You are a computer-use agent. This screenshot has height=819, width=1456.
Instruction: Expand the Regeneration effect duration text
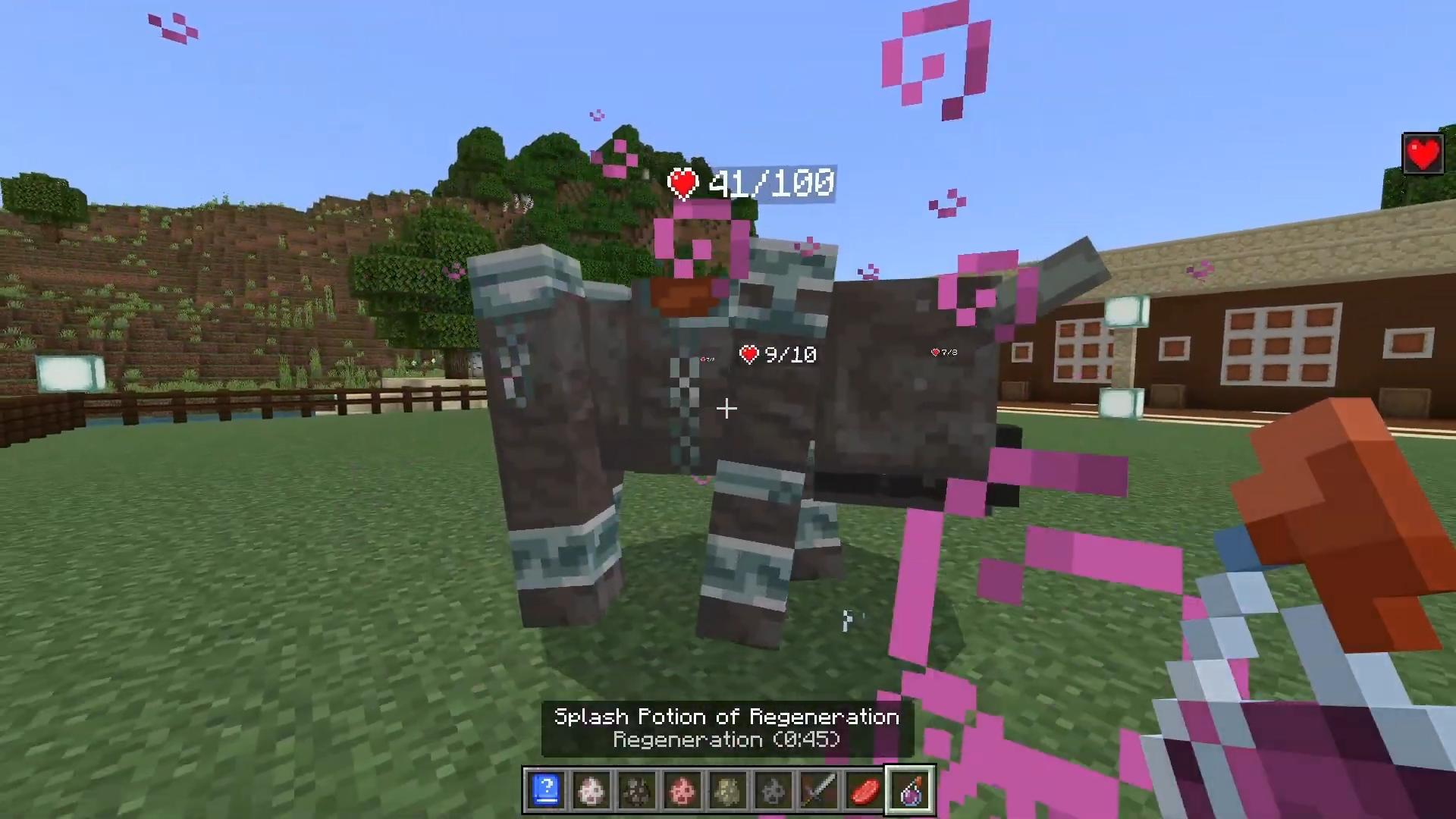(x=726, y=739)
